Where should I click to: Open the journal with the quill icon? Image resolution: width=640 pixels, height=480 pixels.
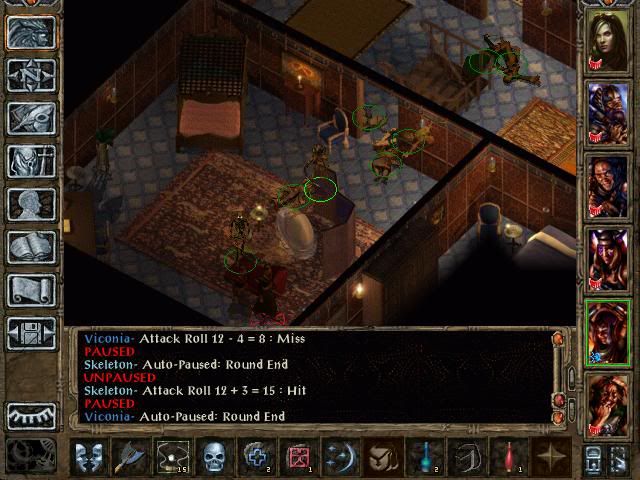click(32, 118)
